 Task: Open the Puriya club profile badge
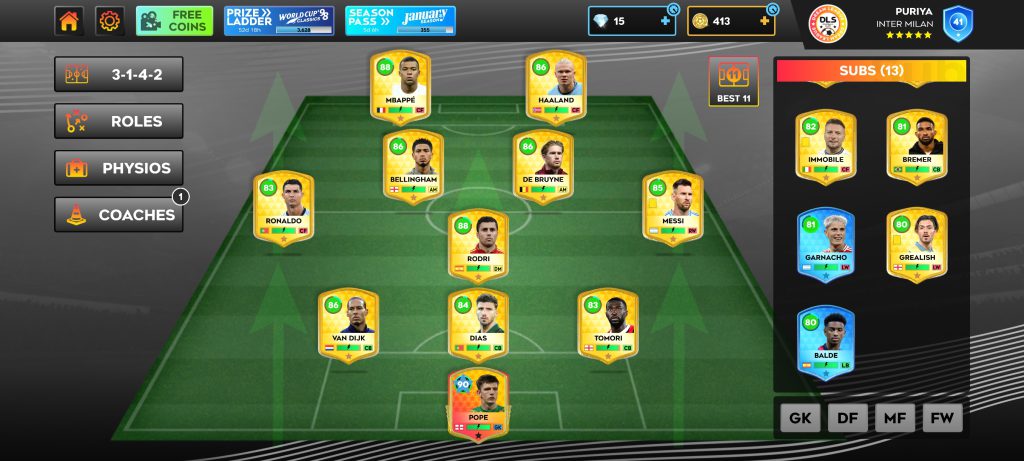pos(827,22)
